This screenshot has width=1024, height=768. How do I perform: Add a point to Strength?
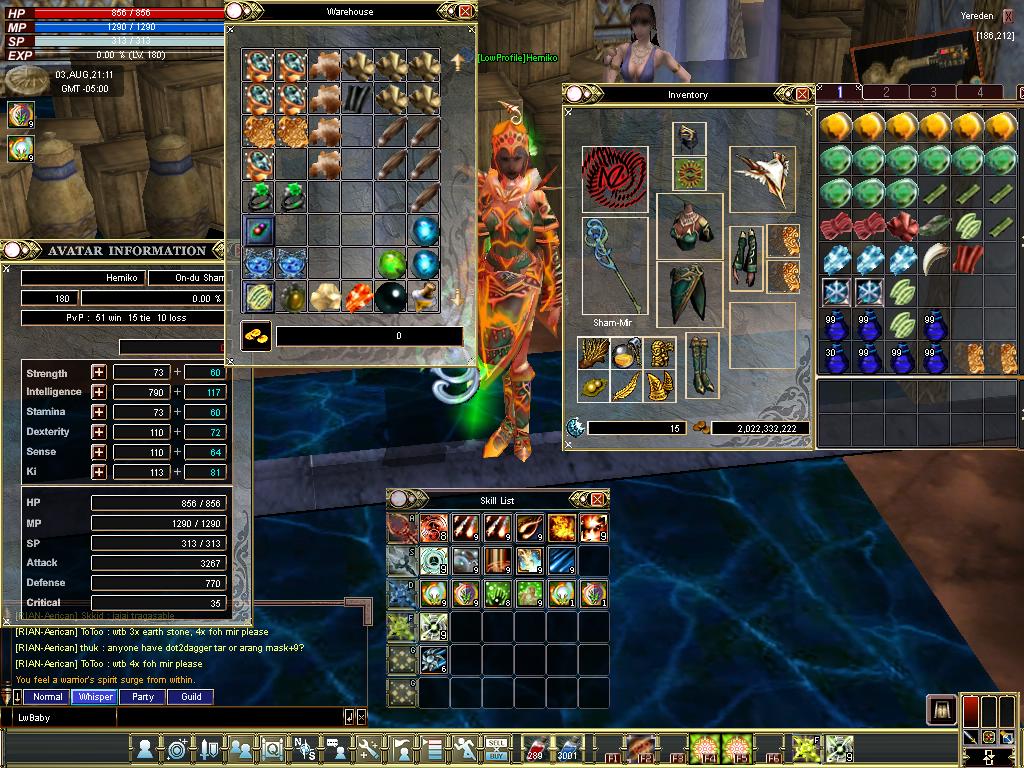point(99,372)
